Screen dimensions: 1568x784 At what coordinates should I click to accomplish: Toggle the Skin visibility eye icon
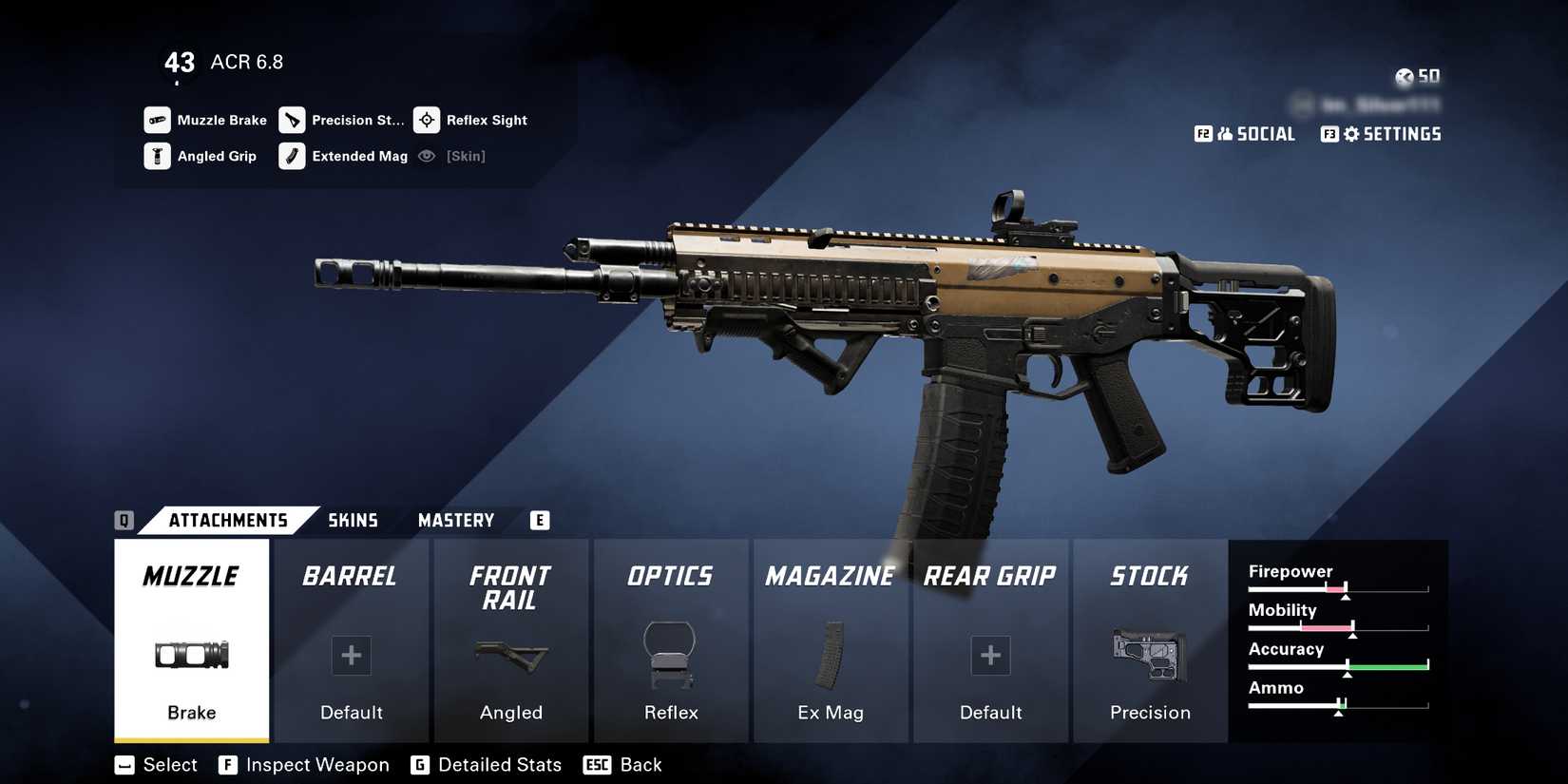(427, 156)
